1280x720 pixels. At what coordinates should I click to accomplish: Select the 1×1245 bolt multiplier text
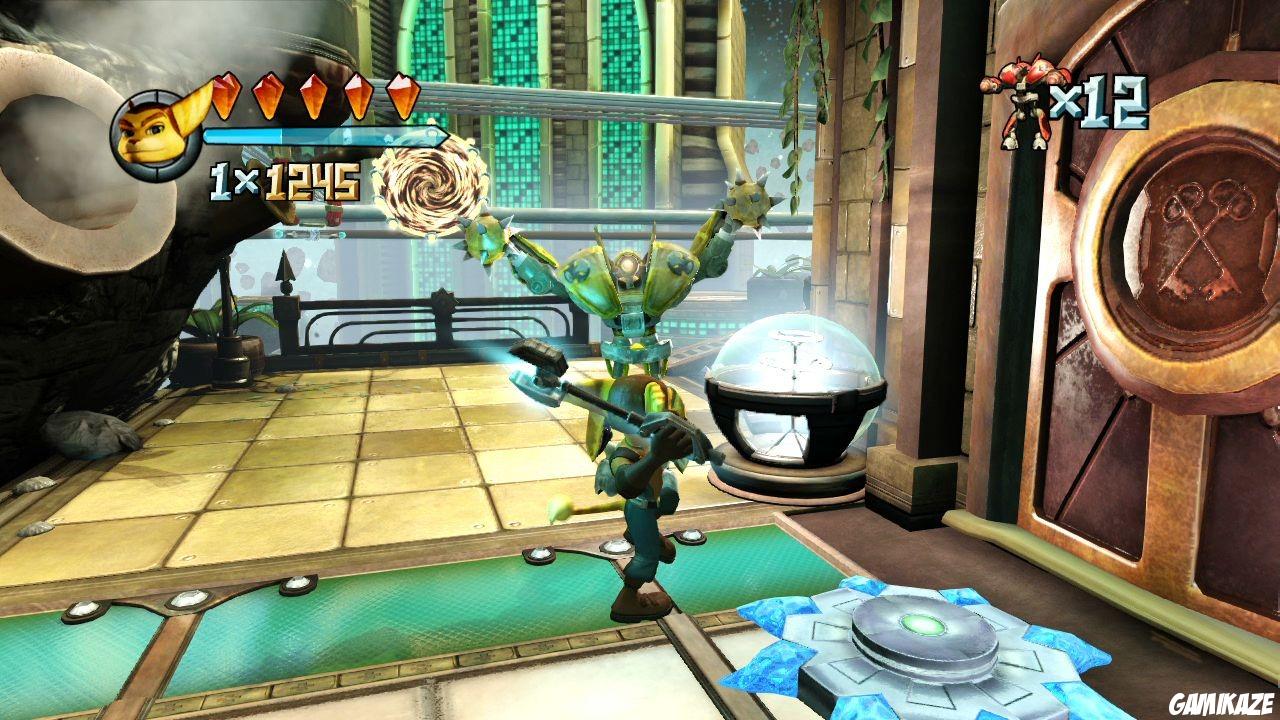(x=283, y=180)
